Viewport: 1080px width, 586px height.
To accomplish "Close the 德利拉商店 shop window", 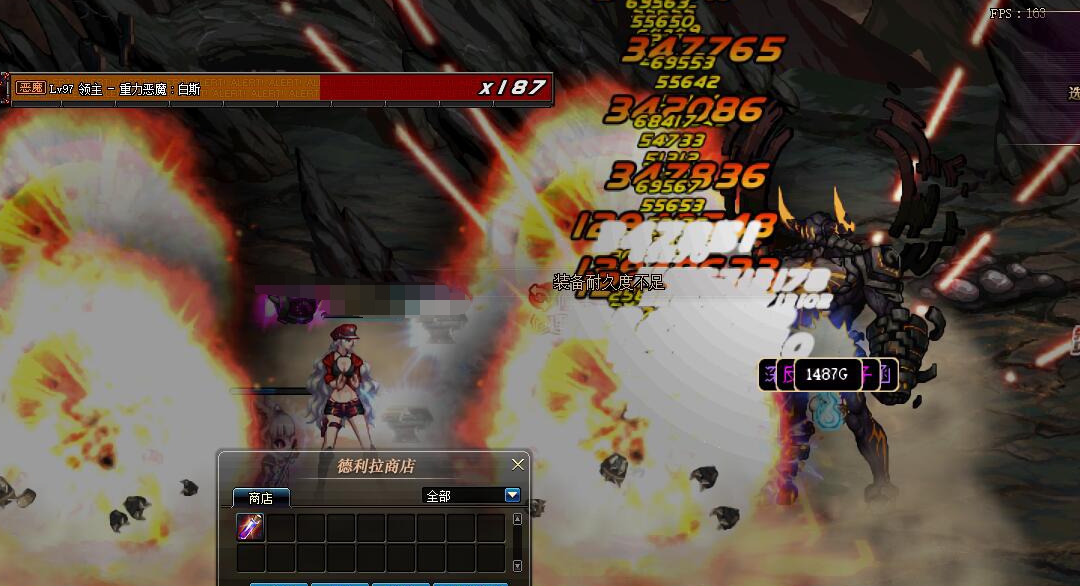I will [518, 465].
